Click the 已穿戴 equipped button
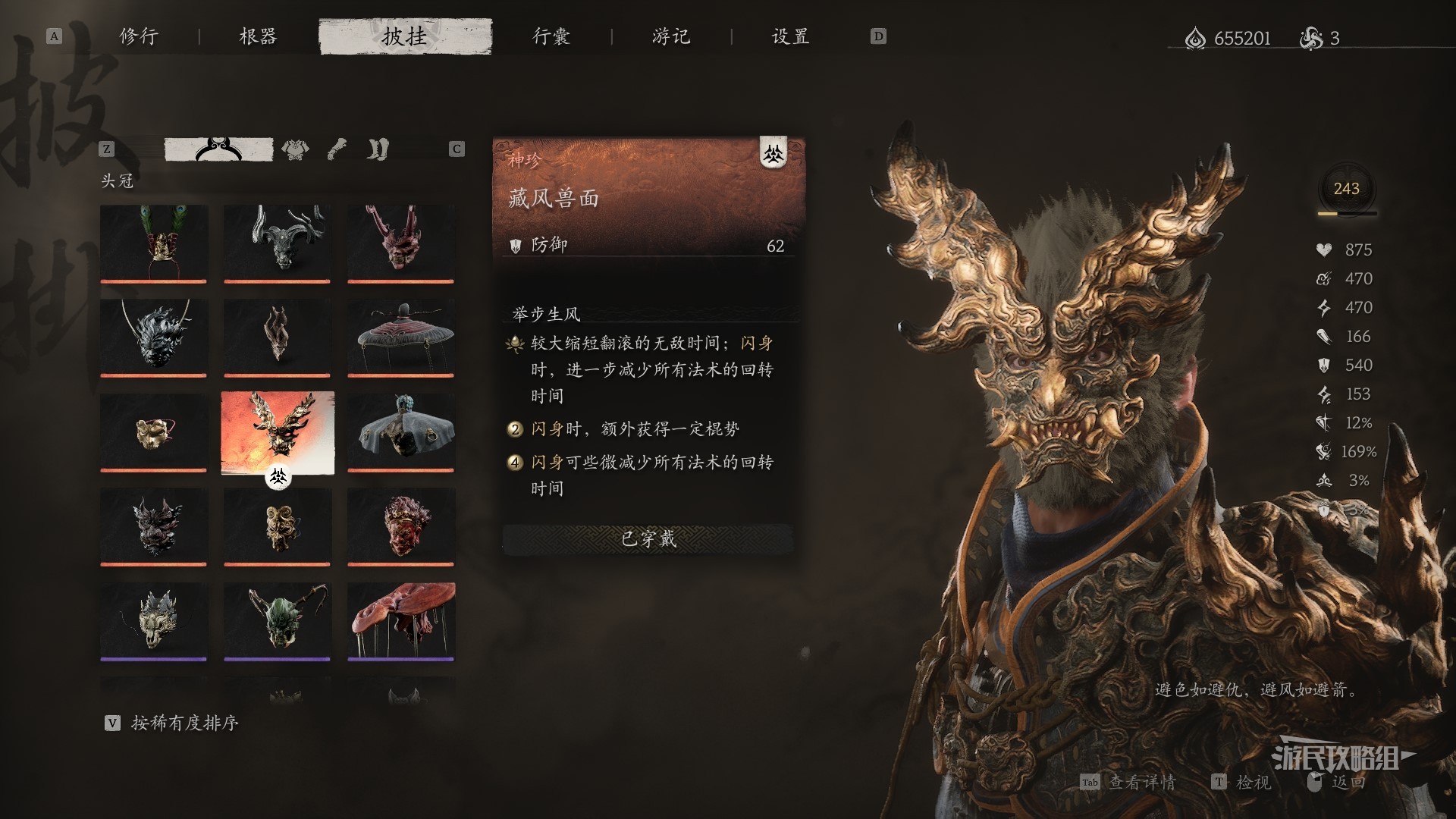This screenshot has height=819, width=1456. (x=648, y=539)
